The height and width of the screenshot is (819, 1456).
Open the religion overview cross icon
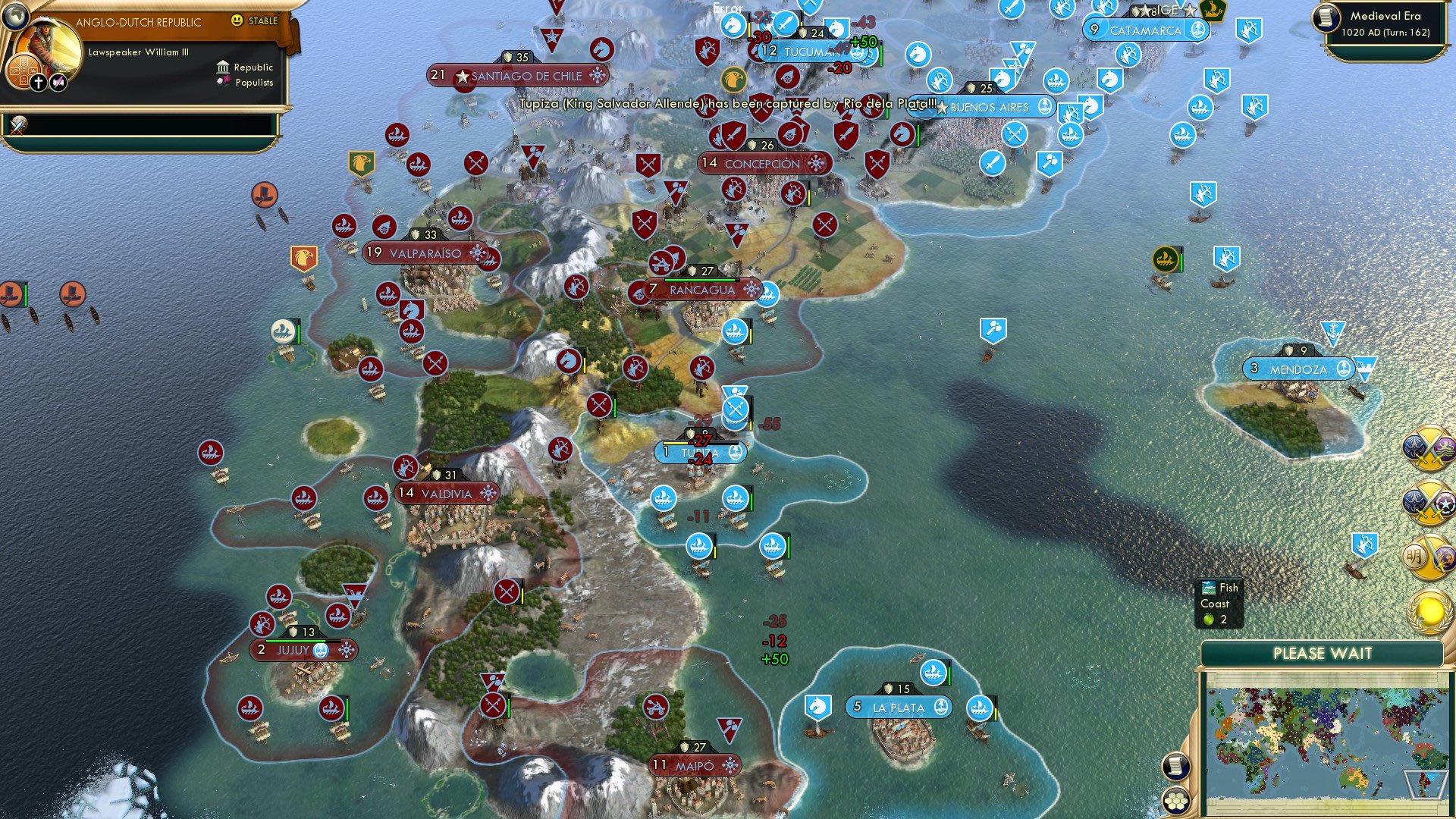click(x=39, y=82)
